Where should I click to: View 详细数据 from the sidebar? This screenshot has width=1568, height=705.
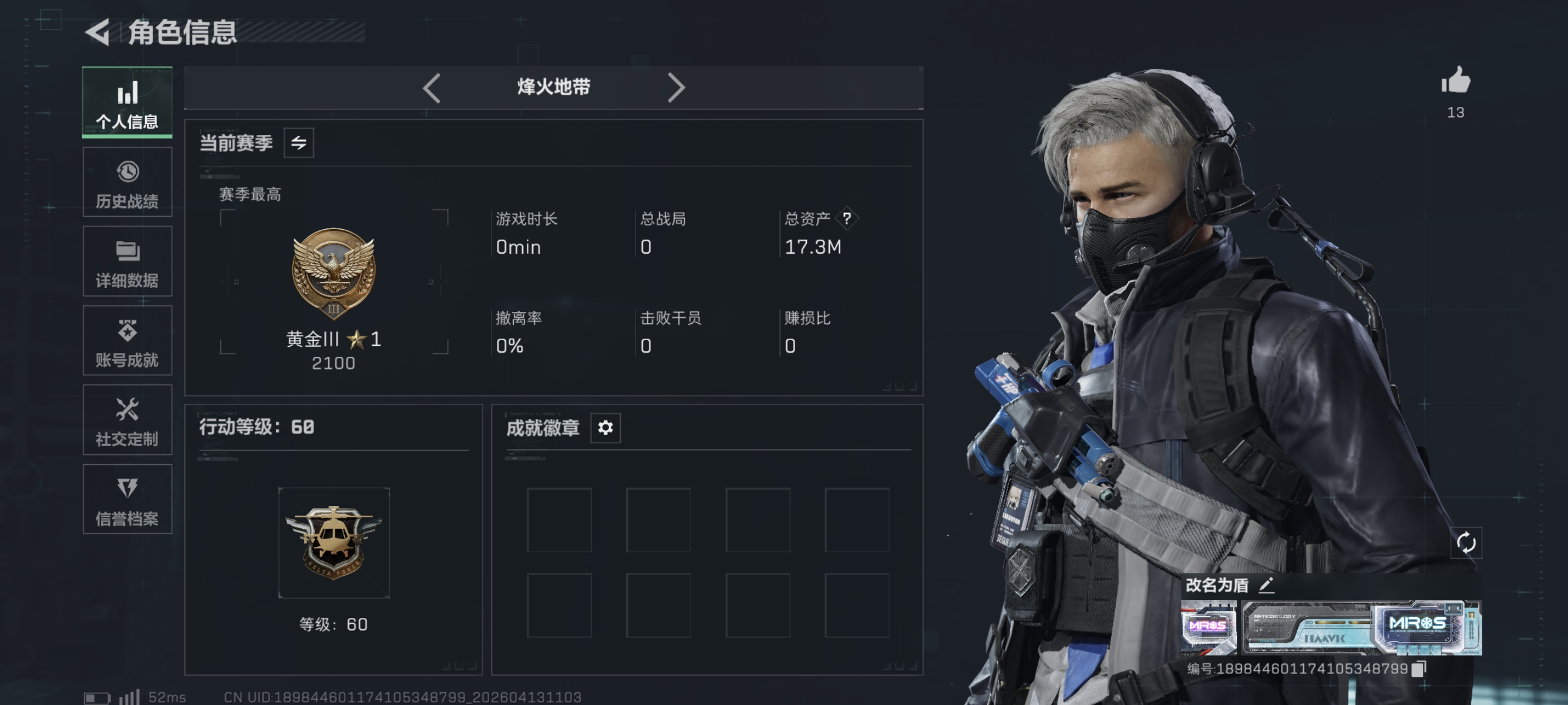click(x=127, y=261)
